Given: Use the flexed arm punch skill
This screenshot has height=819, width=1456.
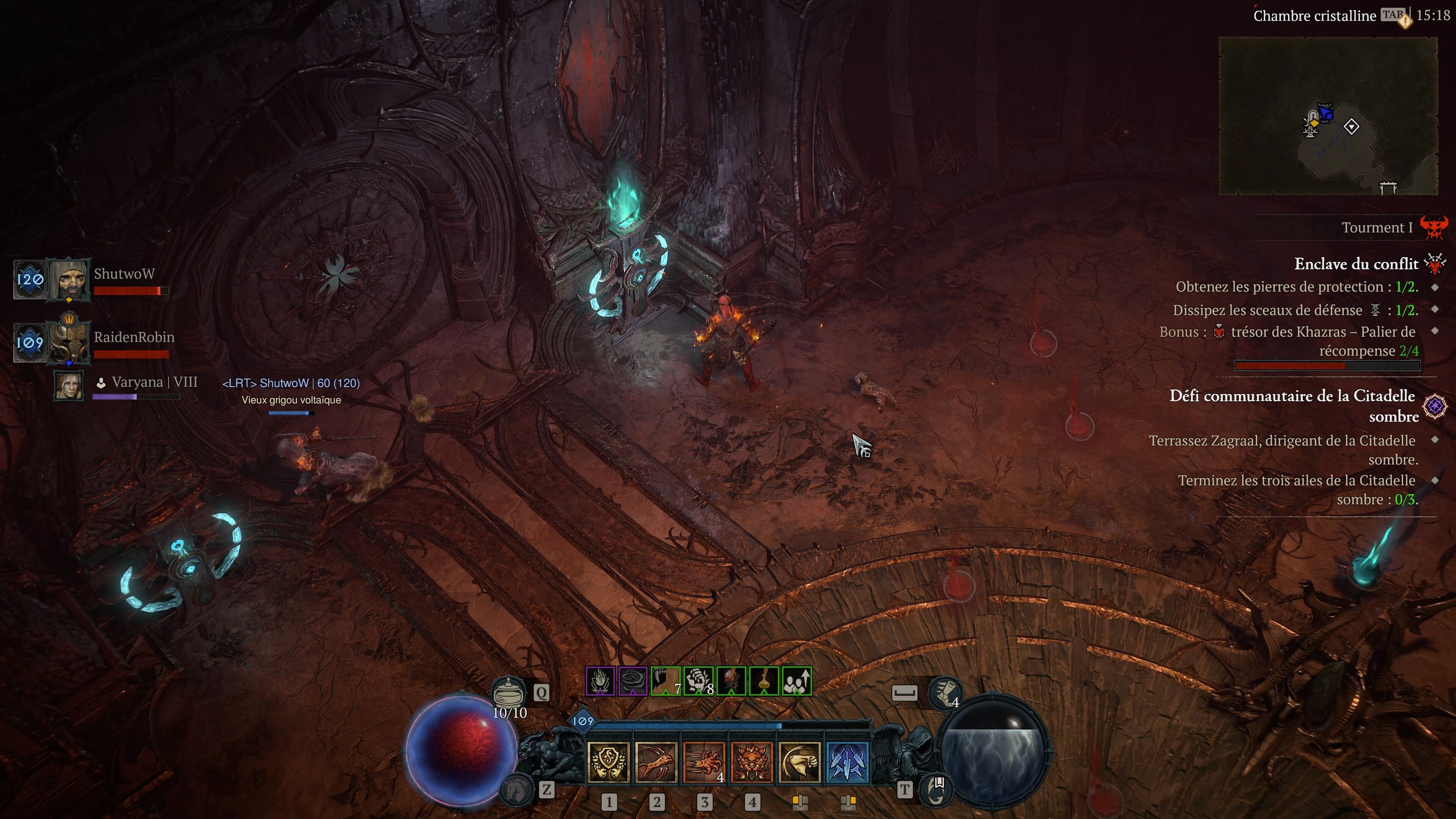Looking at the screenshot, I should (x=799, y=762).
